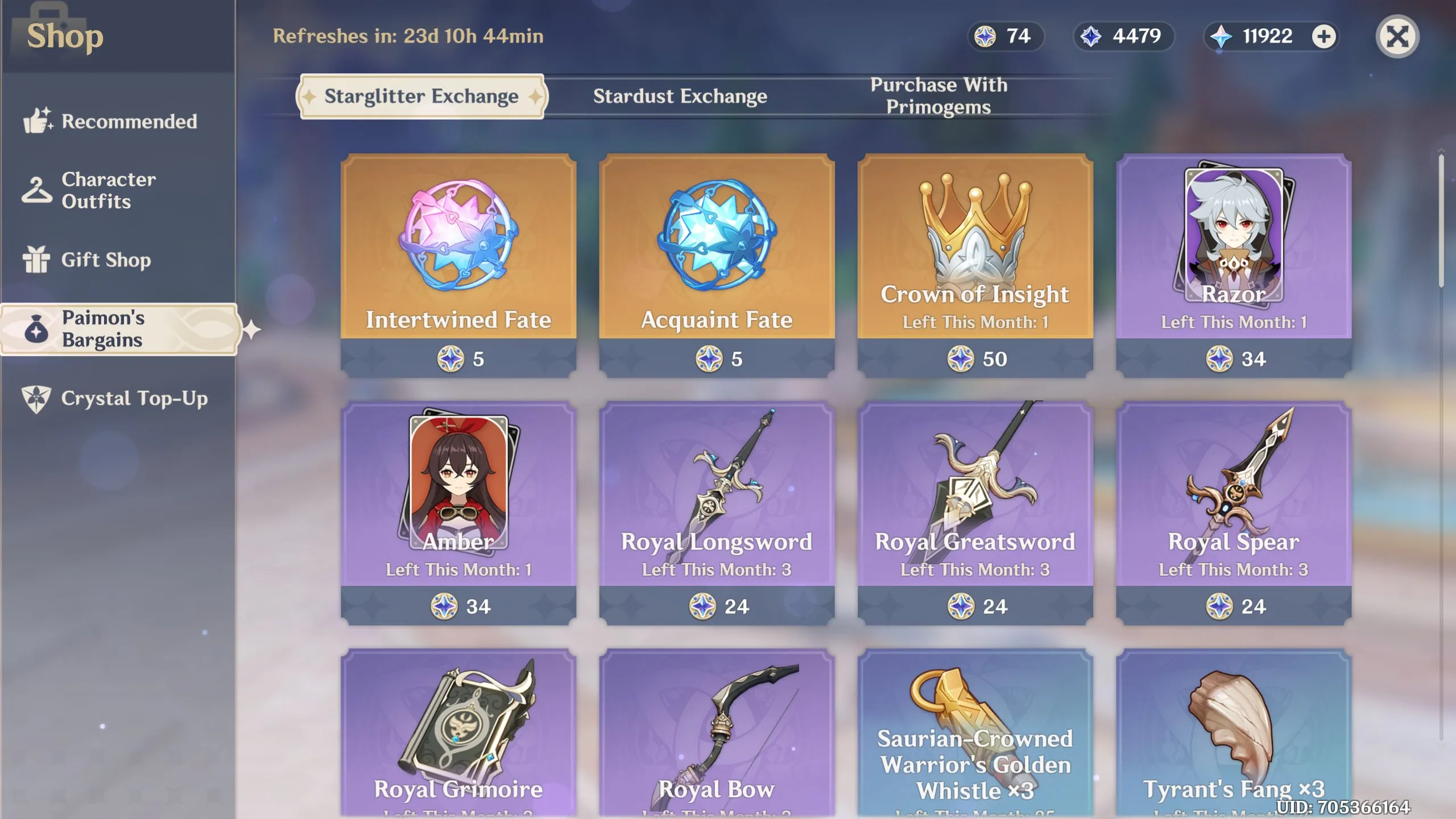
Task: Select the Starglitter Exchange tab
Action: click(421, 96)
